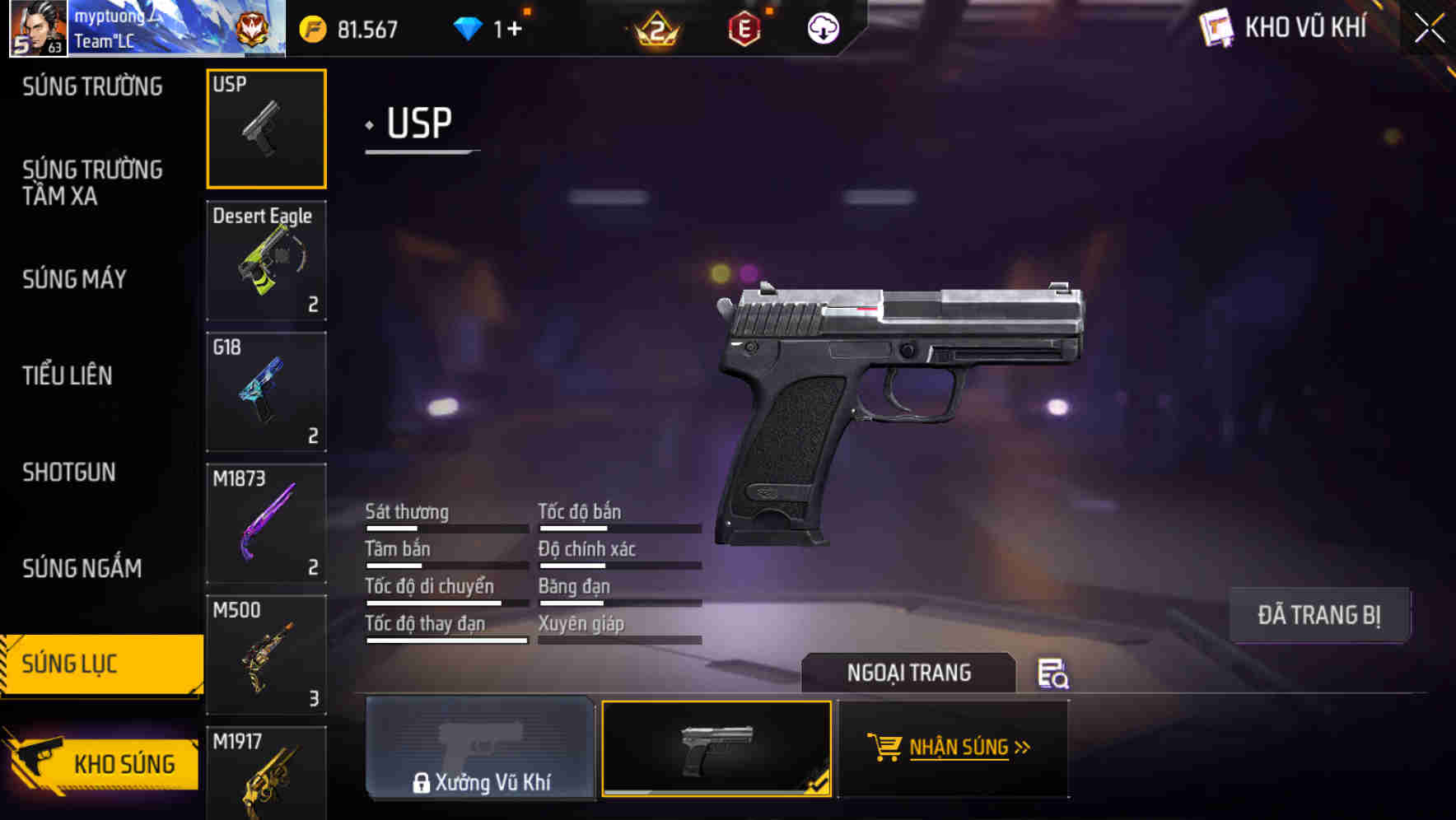Switch to the Ngoại Trang tab
The image size is (1456, 820).
(x=909, y=673)
